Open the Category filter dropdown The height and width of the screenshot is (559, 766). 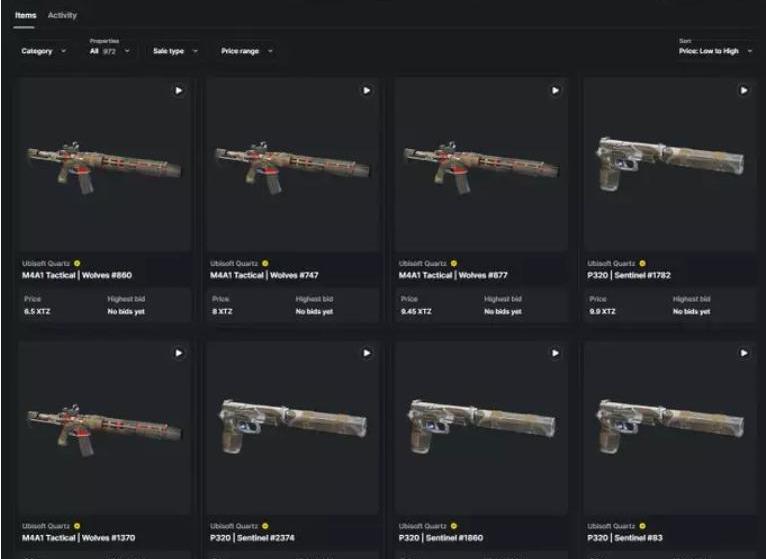(x=44, y=50)
